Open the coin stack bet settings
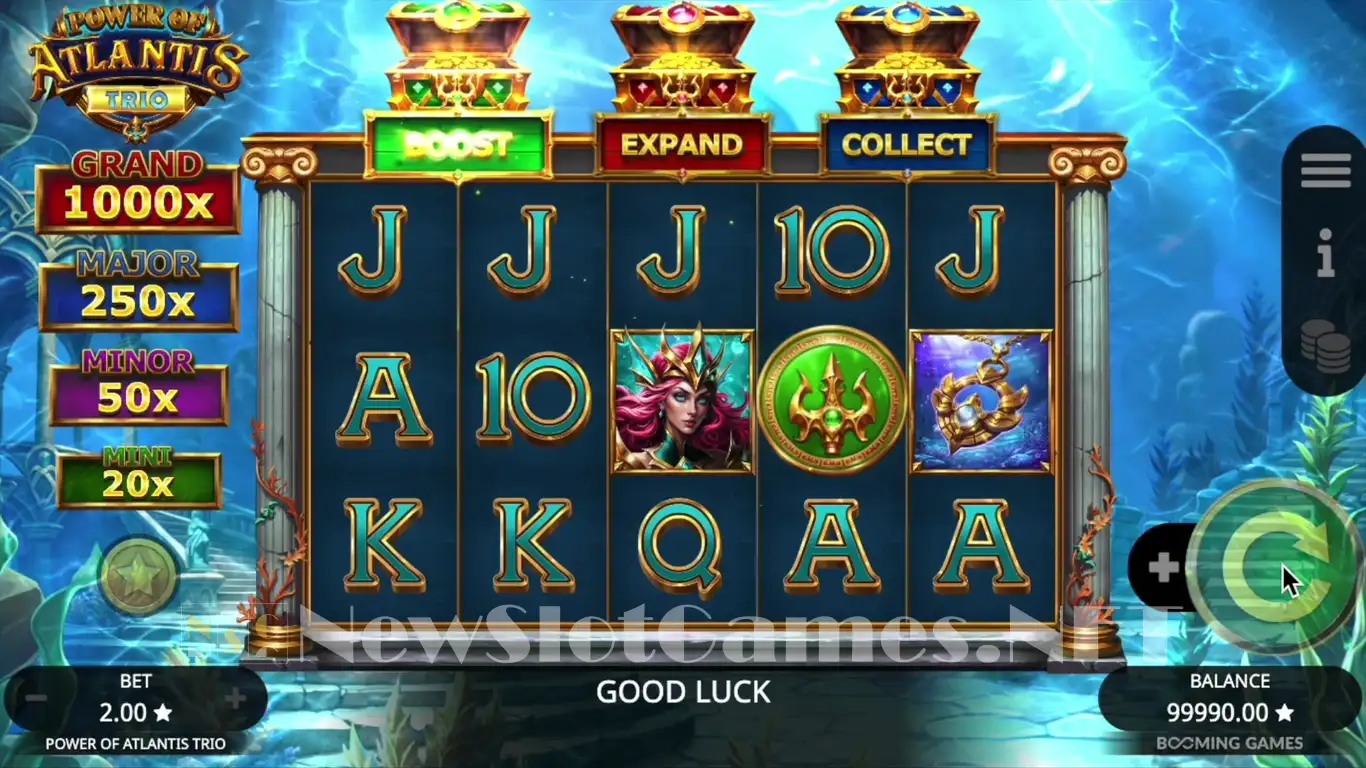 click(1325, 346)
